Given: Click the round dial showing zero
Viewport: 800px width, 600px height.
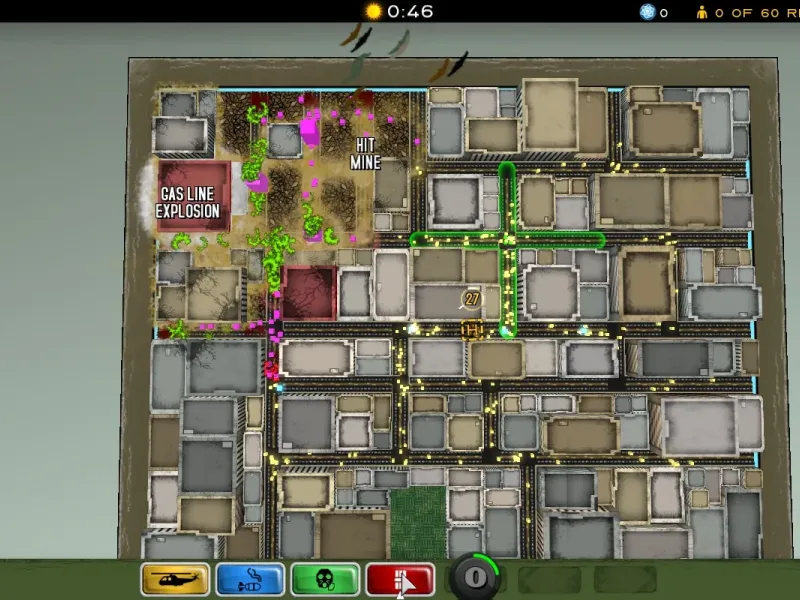Looking at the screenshot, I should [x=475, y=577].
